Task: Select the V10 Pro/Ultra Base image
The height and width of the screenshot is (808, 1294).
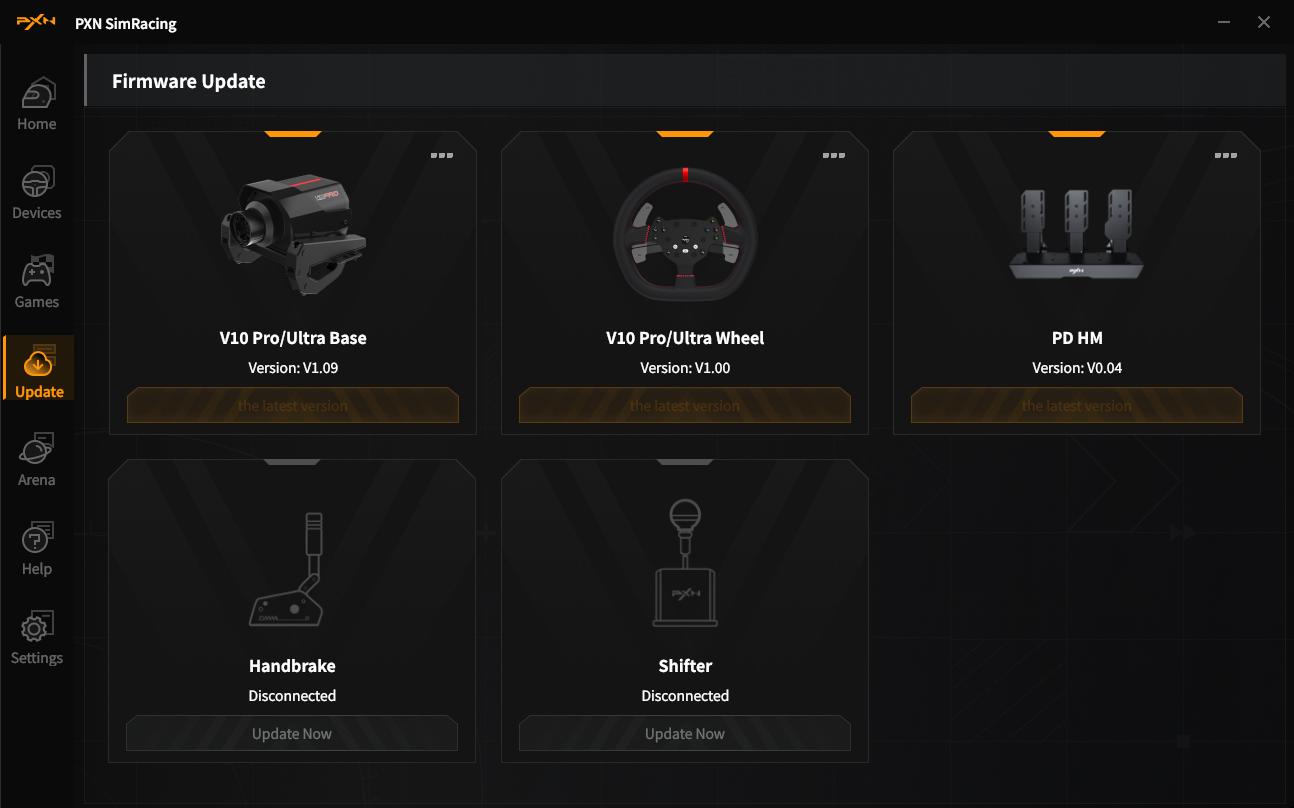Action: pyautogui.click(x=293, y=236)
